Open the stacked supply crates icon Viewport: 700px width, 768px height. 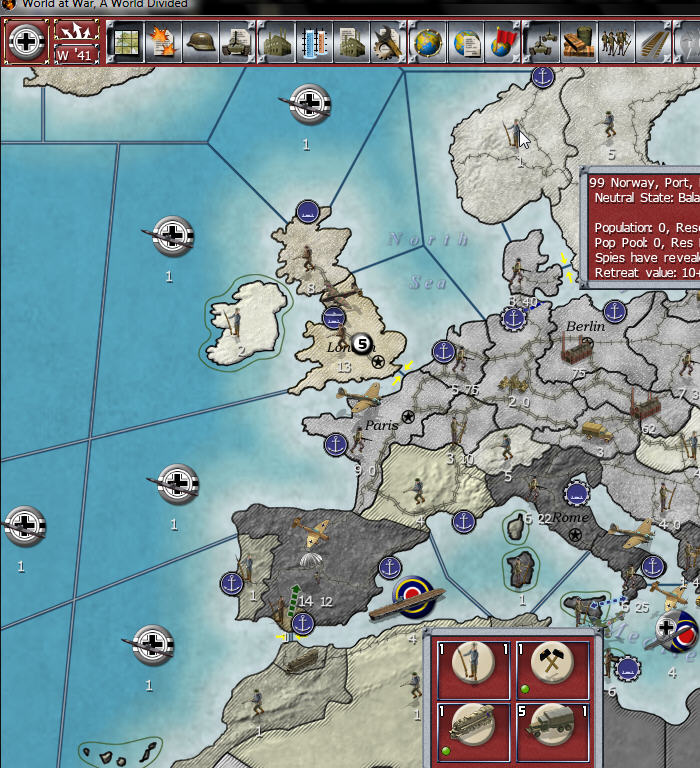pyautogui.click(x=577, y=42)
